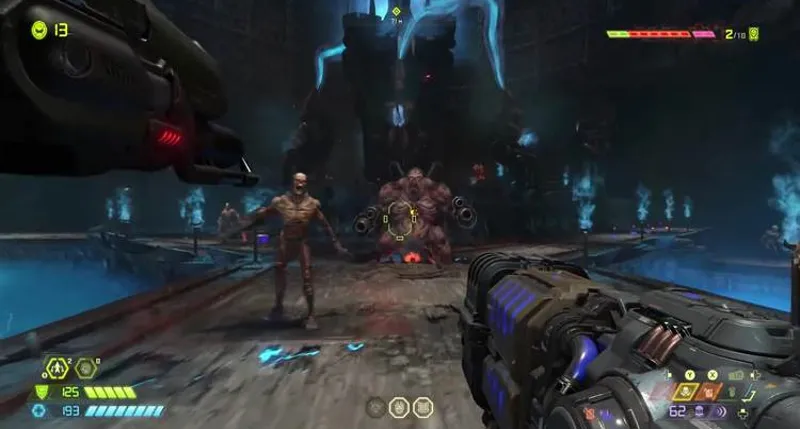Click the blue health cross icon
The width and height of the screenshot is (800, 429).
tap(39, 410)
